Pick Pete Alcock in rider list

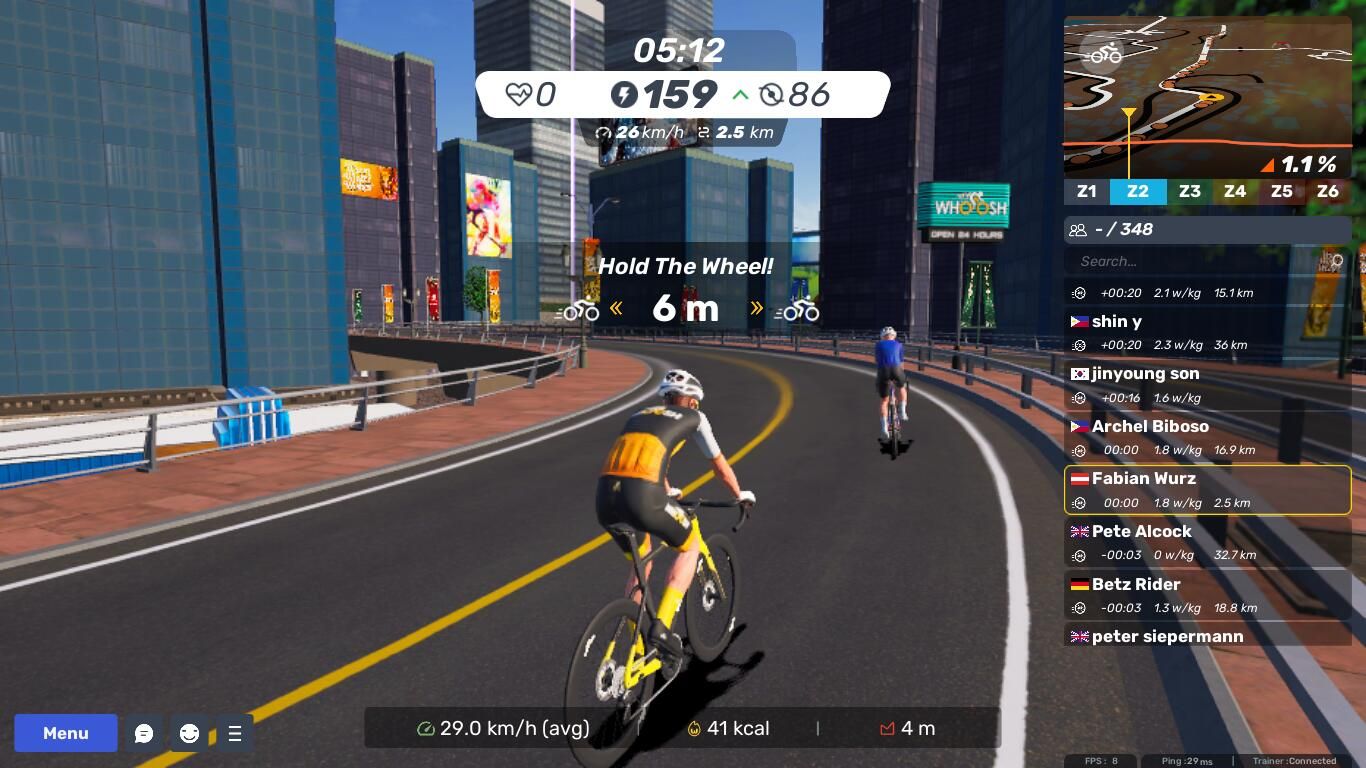coord(1207,542)
